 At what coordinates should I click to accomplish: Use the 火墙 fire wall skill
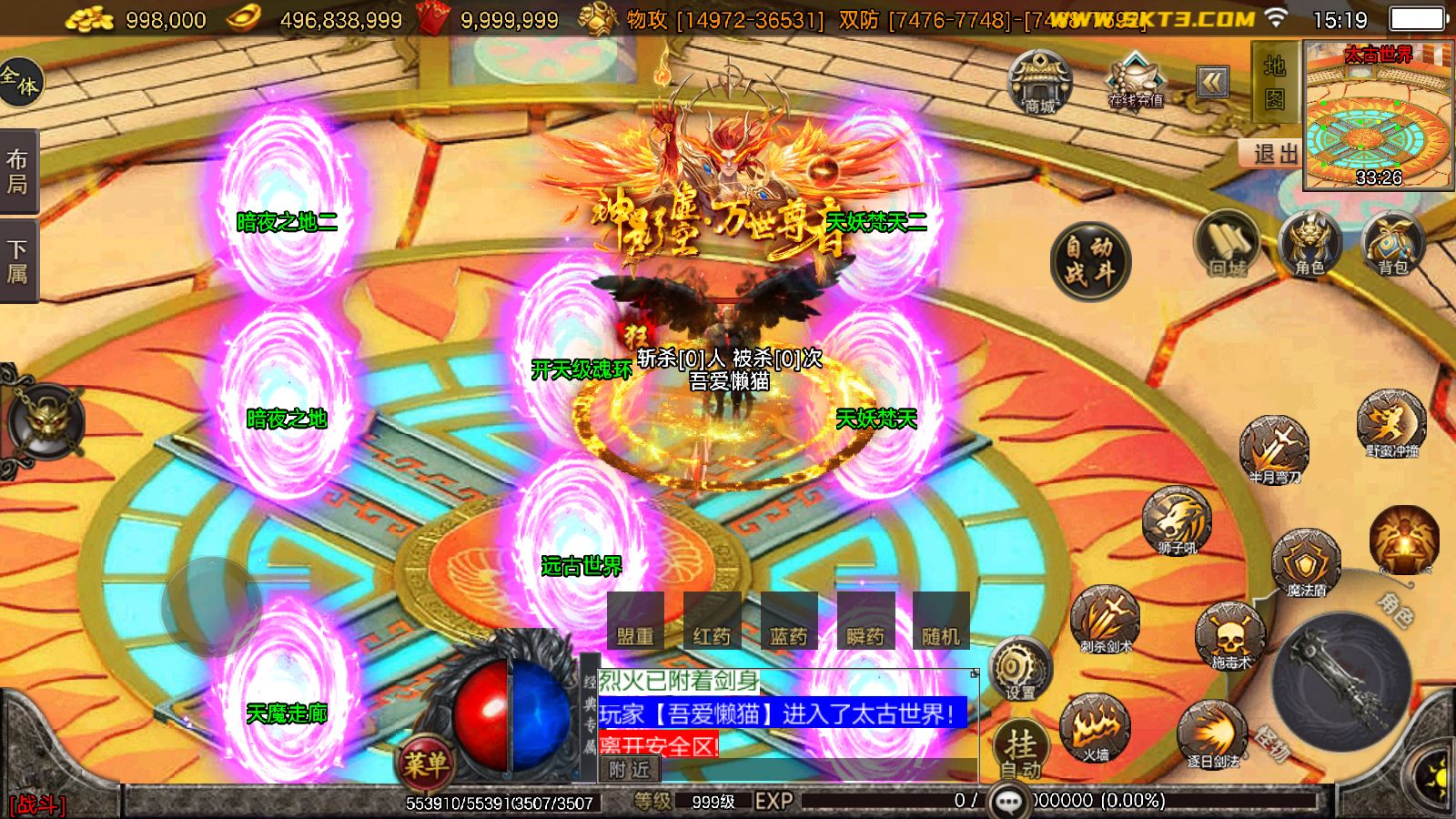pyautogui.click(x=1096, y=728)
